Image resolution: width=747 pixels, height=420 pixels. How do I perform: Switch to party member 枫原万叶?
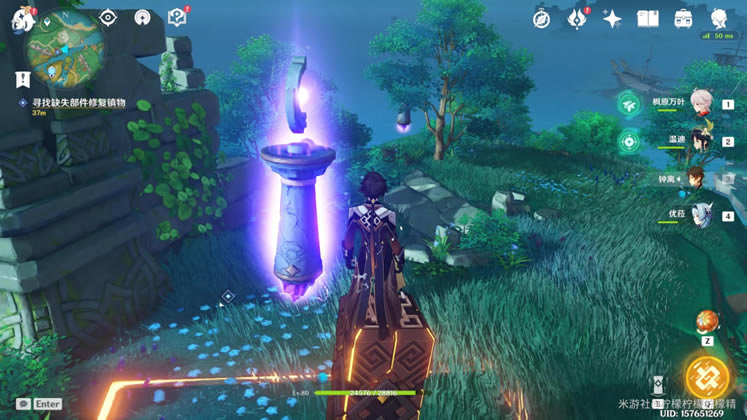(700, 103)
